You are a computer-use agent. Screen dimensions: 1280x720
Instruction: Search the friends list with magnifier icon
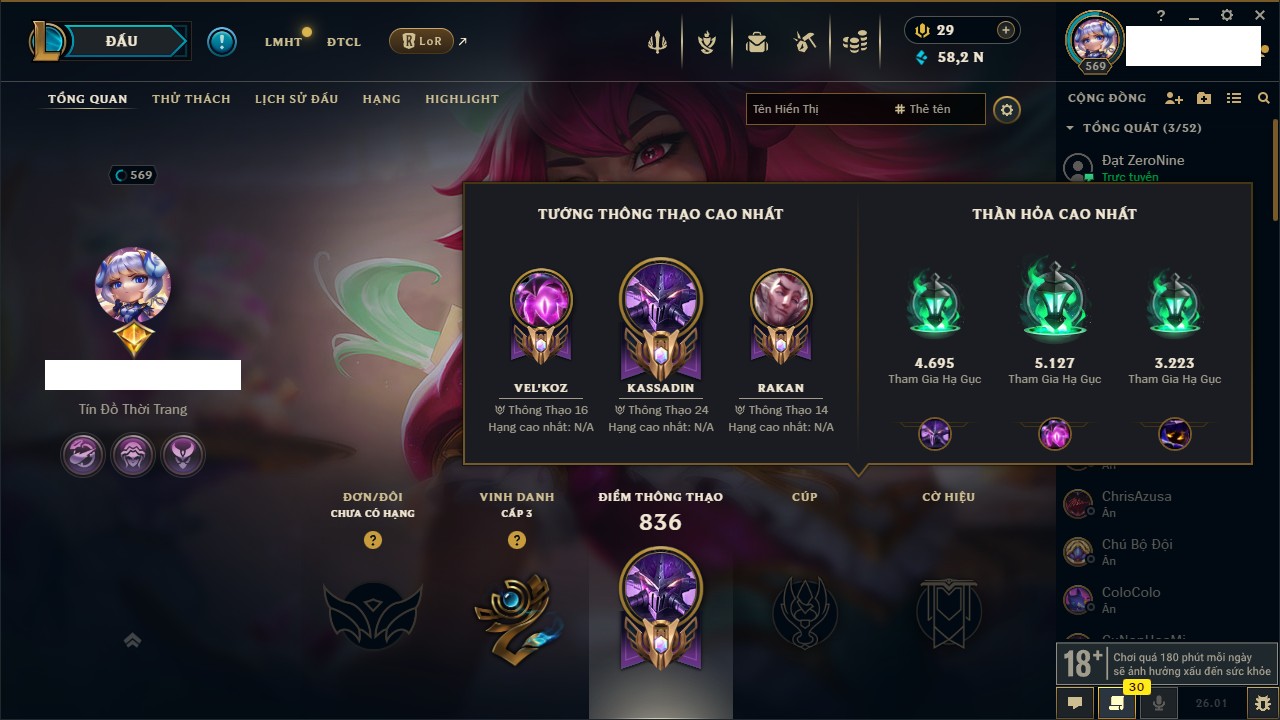click(1264, 98)
